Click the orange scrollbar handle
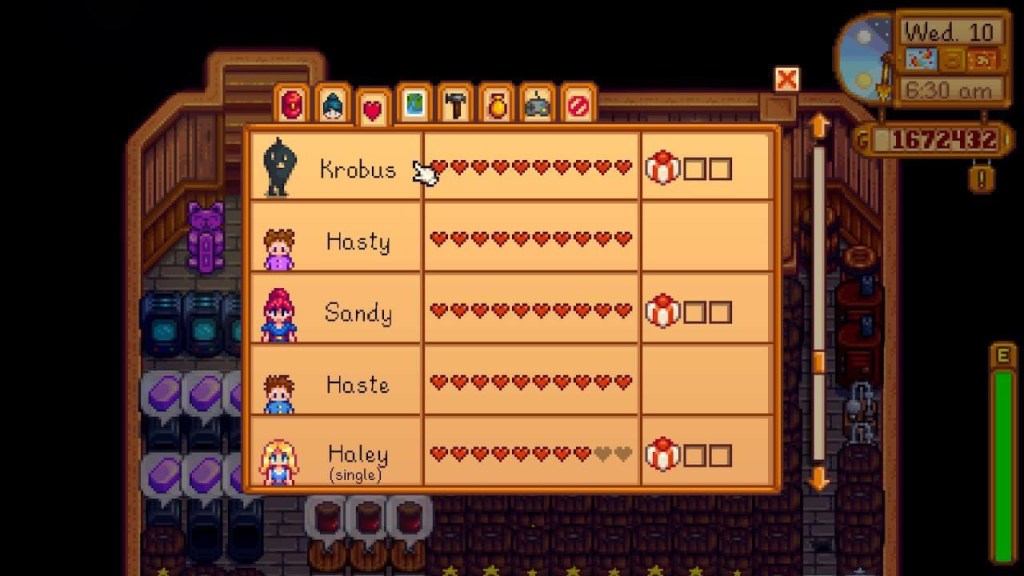The image size is (1024, 576). click(819, 361)
